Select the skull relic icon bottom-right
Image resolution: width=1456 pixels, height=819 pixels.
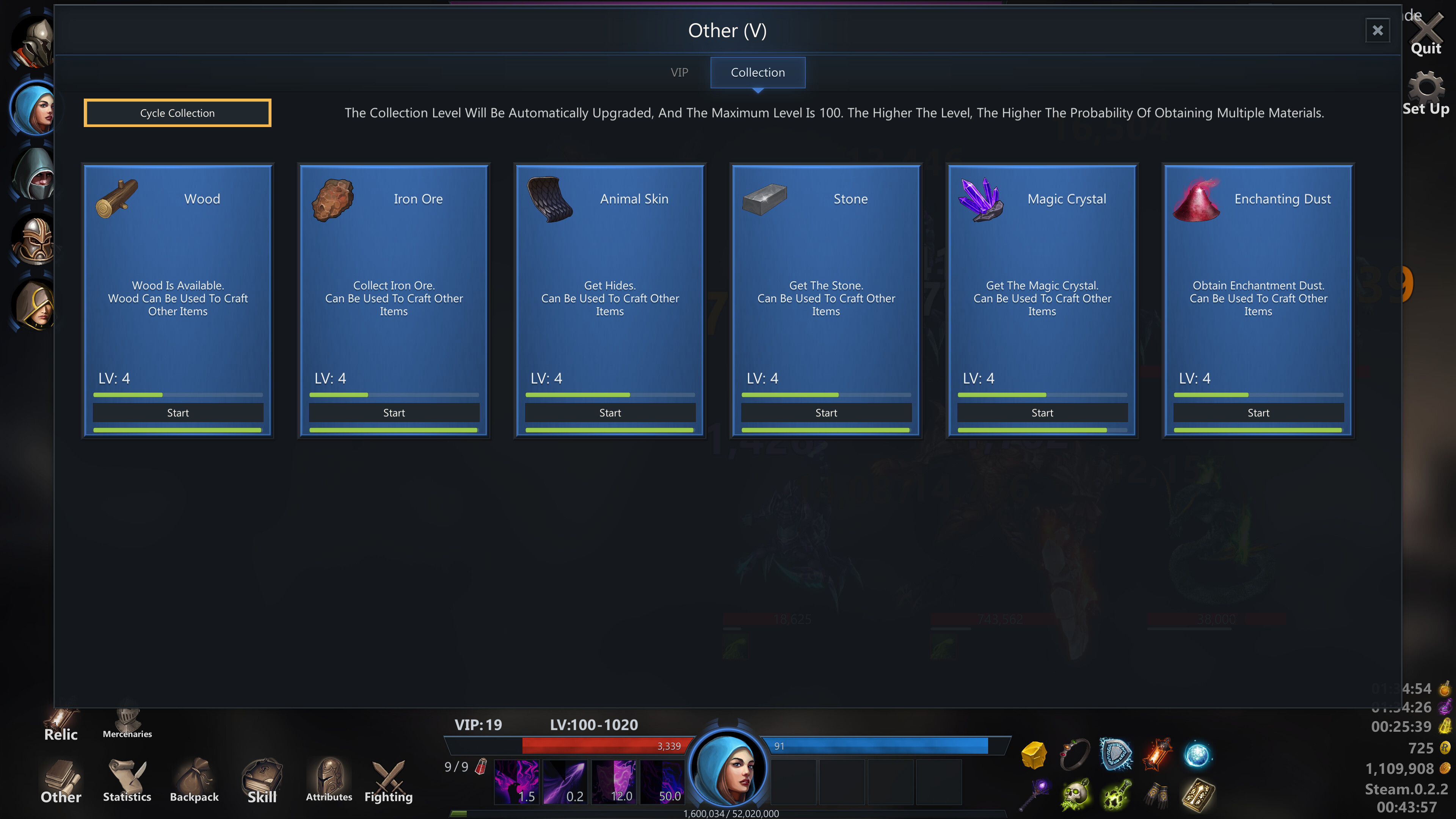[1075, 794]
